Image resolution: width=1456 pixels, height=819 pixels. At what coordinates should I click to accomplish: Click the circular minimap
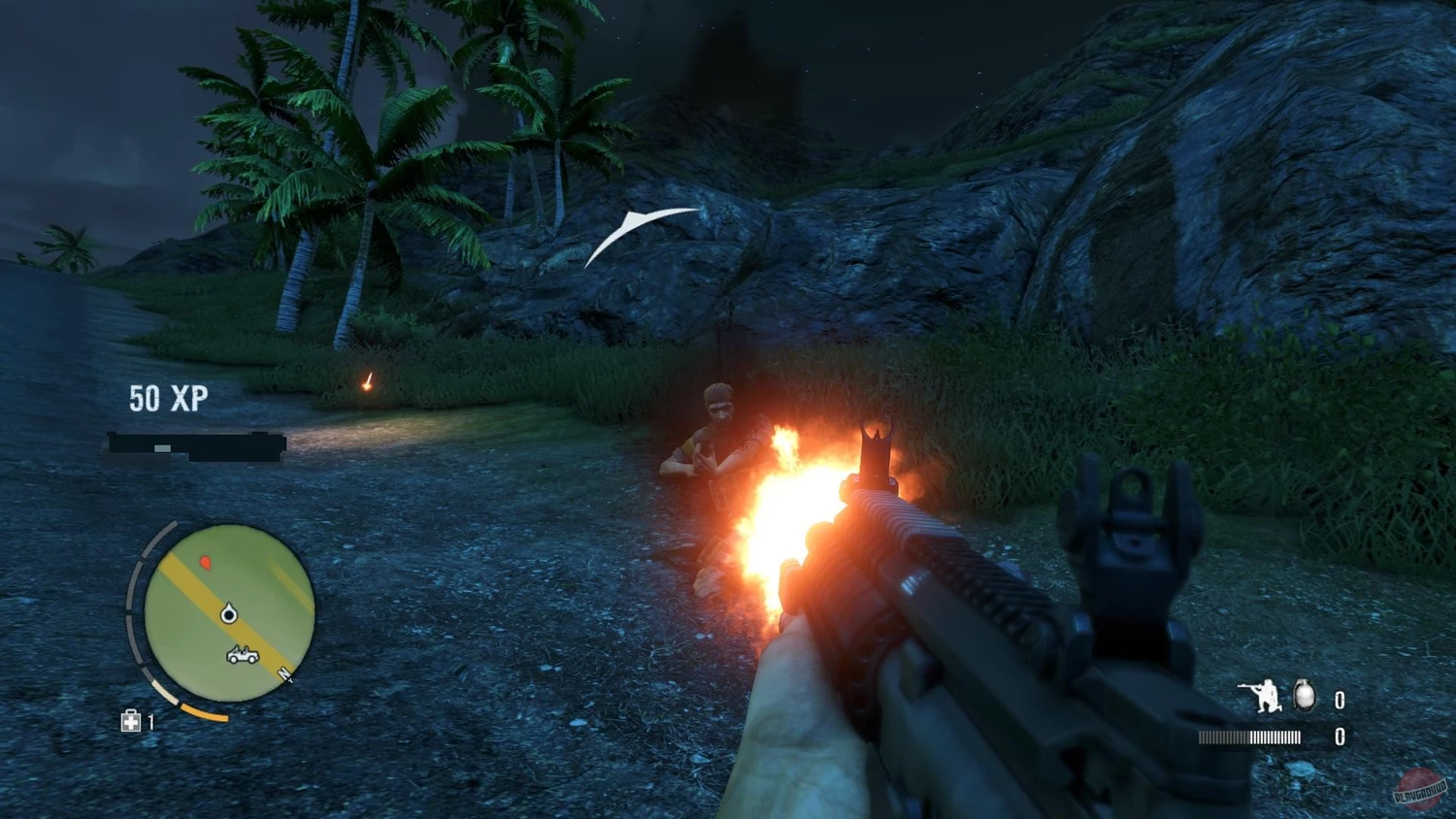tap(229, 612)
